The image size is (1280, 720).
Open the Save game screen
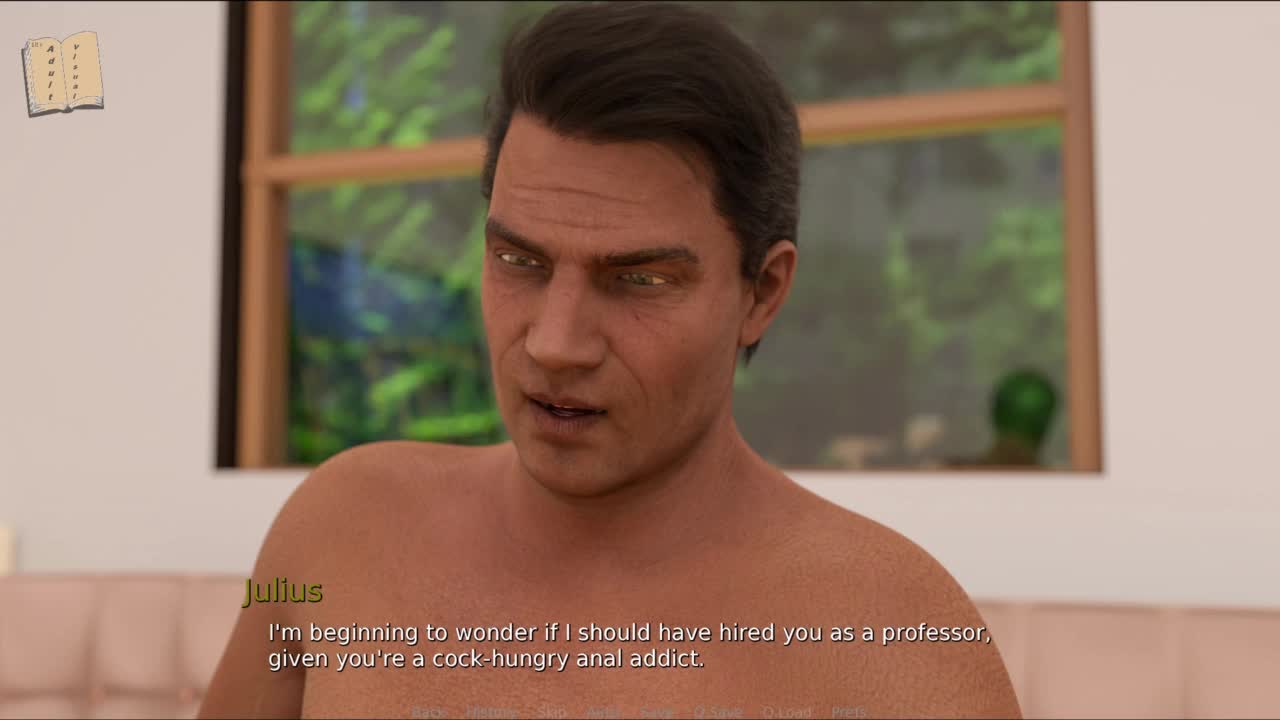pyautogui.click(x=657, y=712)
